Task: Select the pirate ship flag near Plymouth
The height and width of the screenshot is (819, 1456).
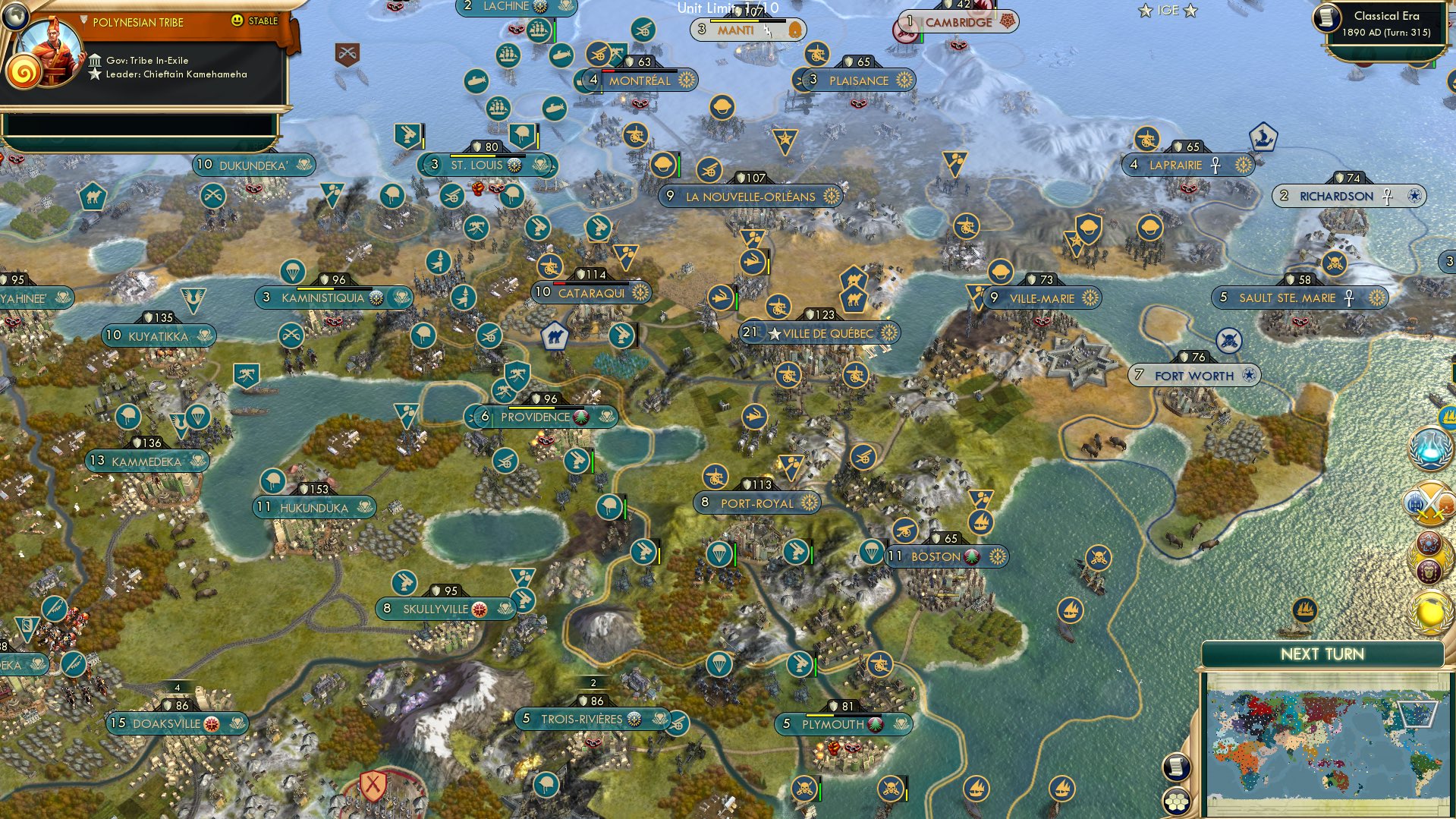Action: click(x=803, y=789)
